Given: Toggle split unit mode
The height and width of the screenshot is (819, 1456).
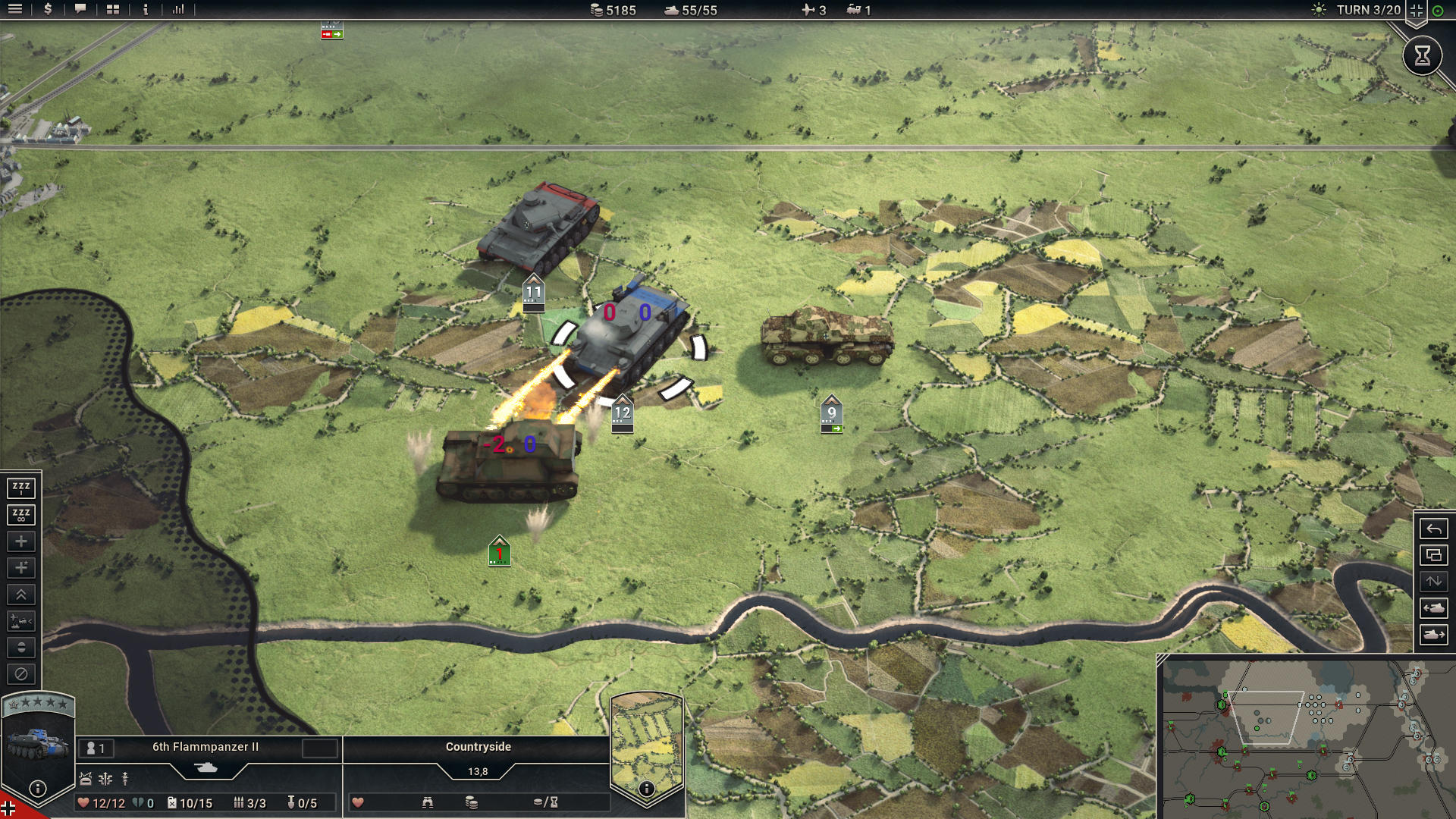Looking at the screenshot, I should pyautogui.click(x=21, y=648).
